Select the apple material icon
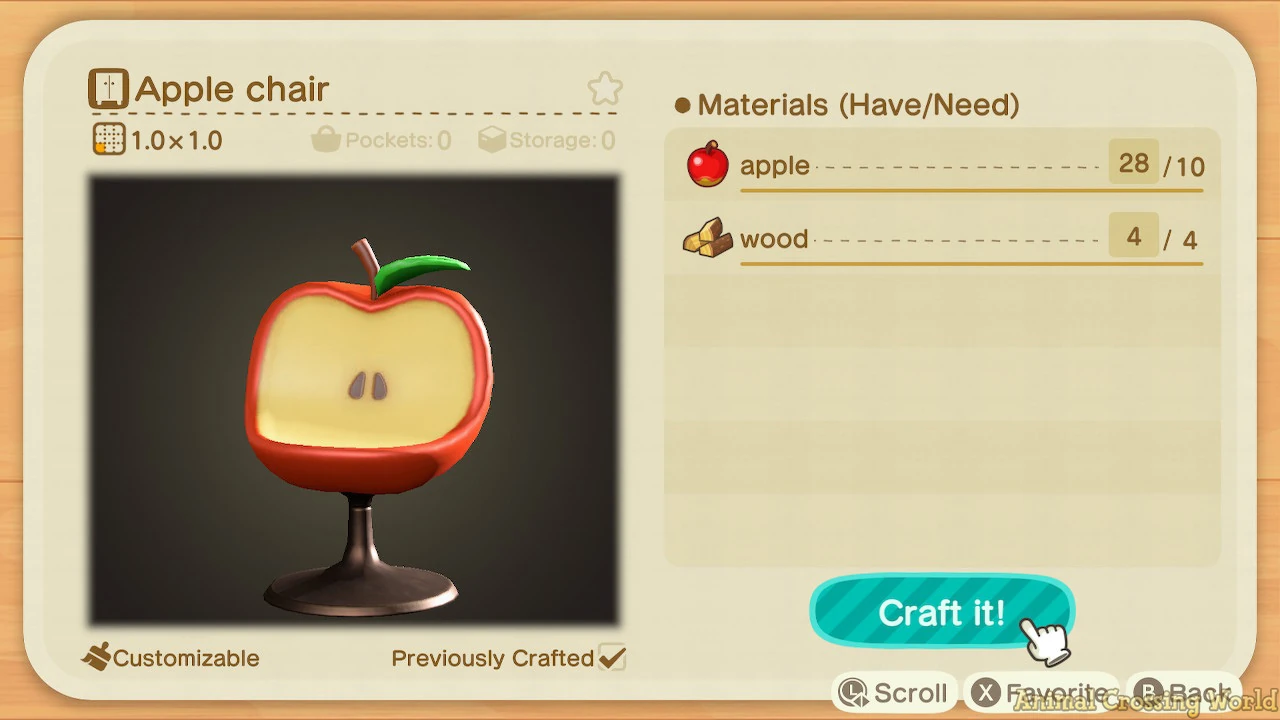Image resolution: width=1280 pixels, height=720 pixels. tap(708, 164)
